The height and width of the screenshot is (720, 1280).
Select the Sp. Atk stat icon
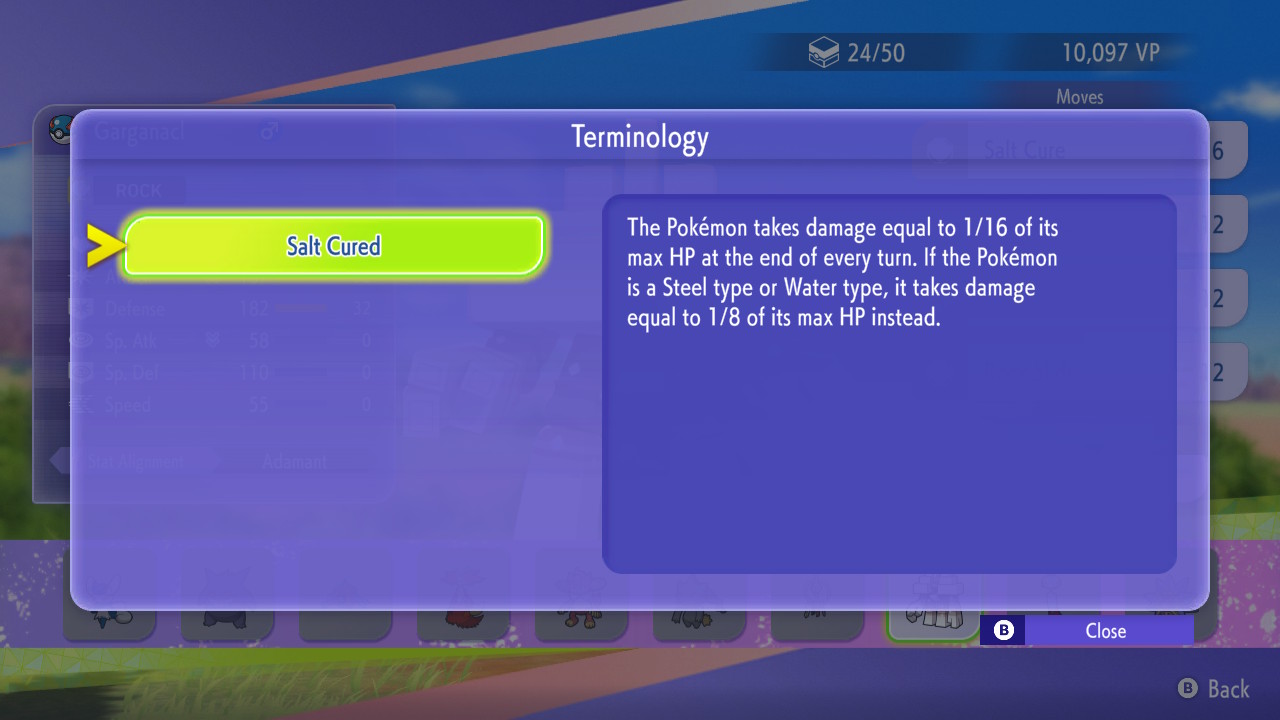point(84,341)
